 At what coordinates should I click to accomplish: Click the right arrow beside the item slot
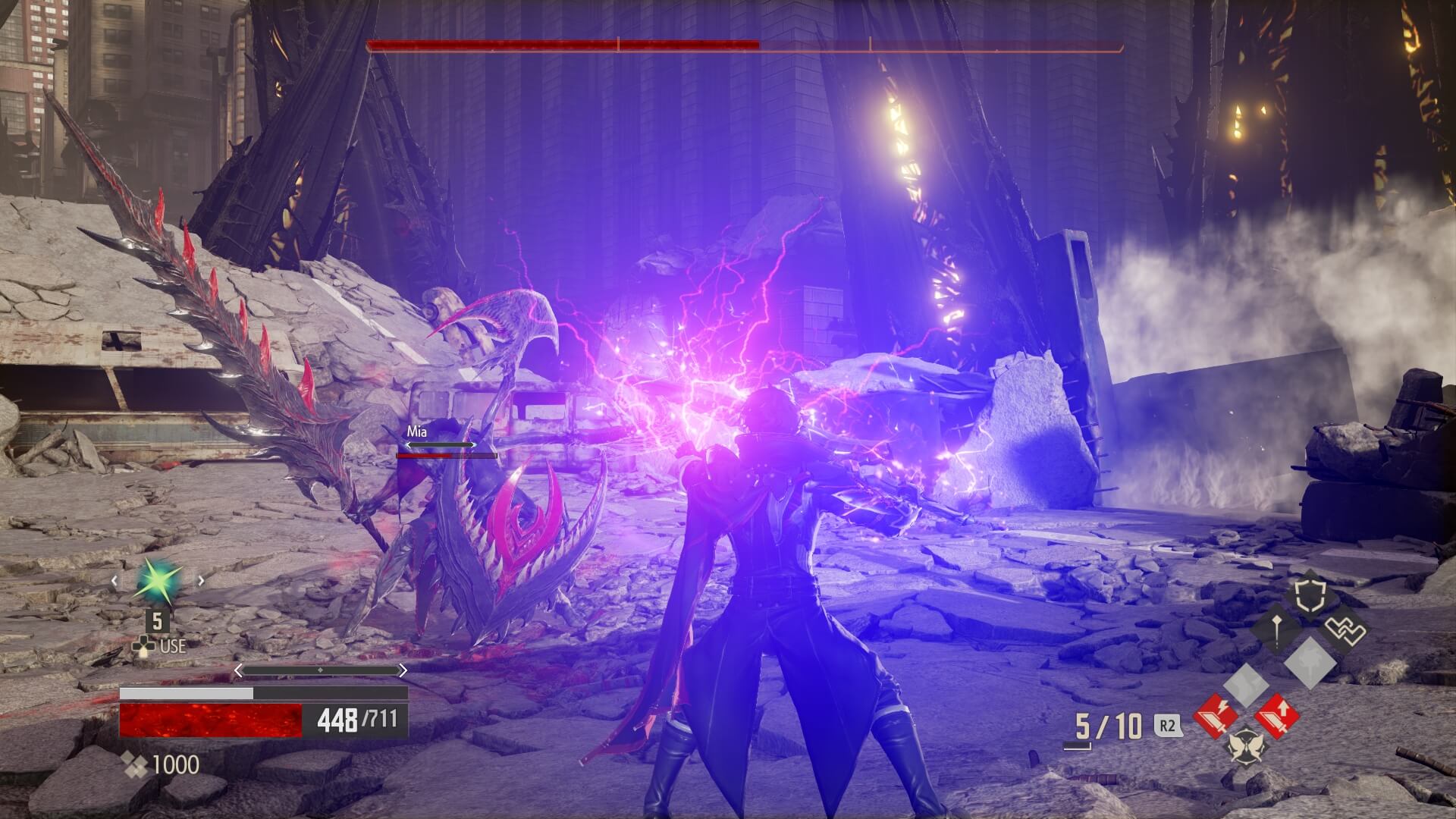tap(201, 580)
